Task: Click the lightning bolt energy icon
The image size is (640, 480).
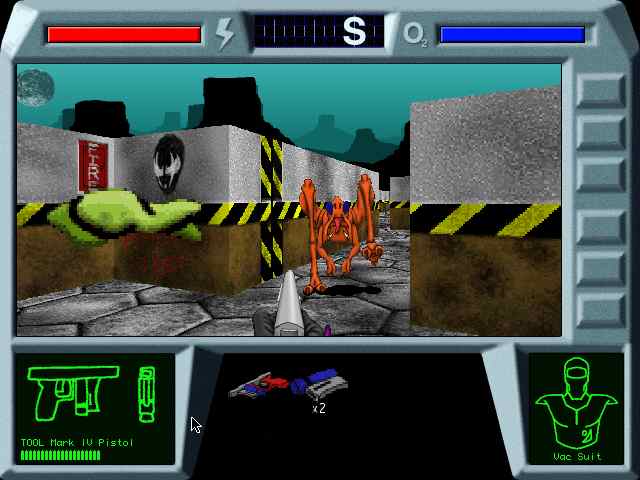Action: [225, 34]
